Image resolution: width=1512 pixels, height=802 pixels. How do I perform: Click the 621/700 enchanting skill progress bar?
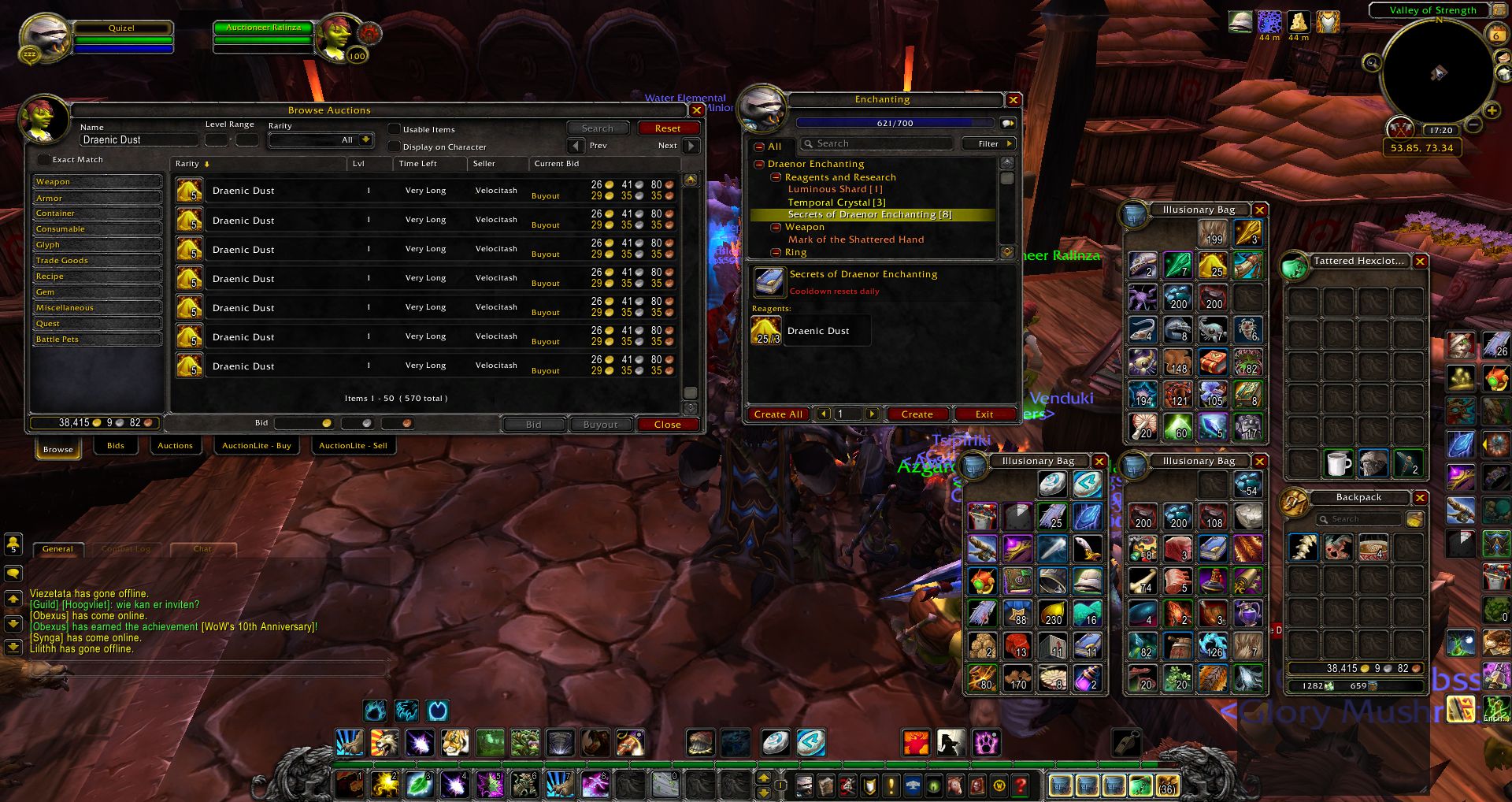pyautogui.click(x=894, y=123)
